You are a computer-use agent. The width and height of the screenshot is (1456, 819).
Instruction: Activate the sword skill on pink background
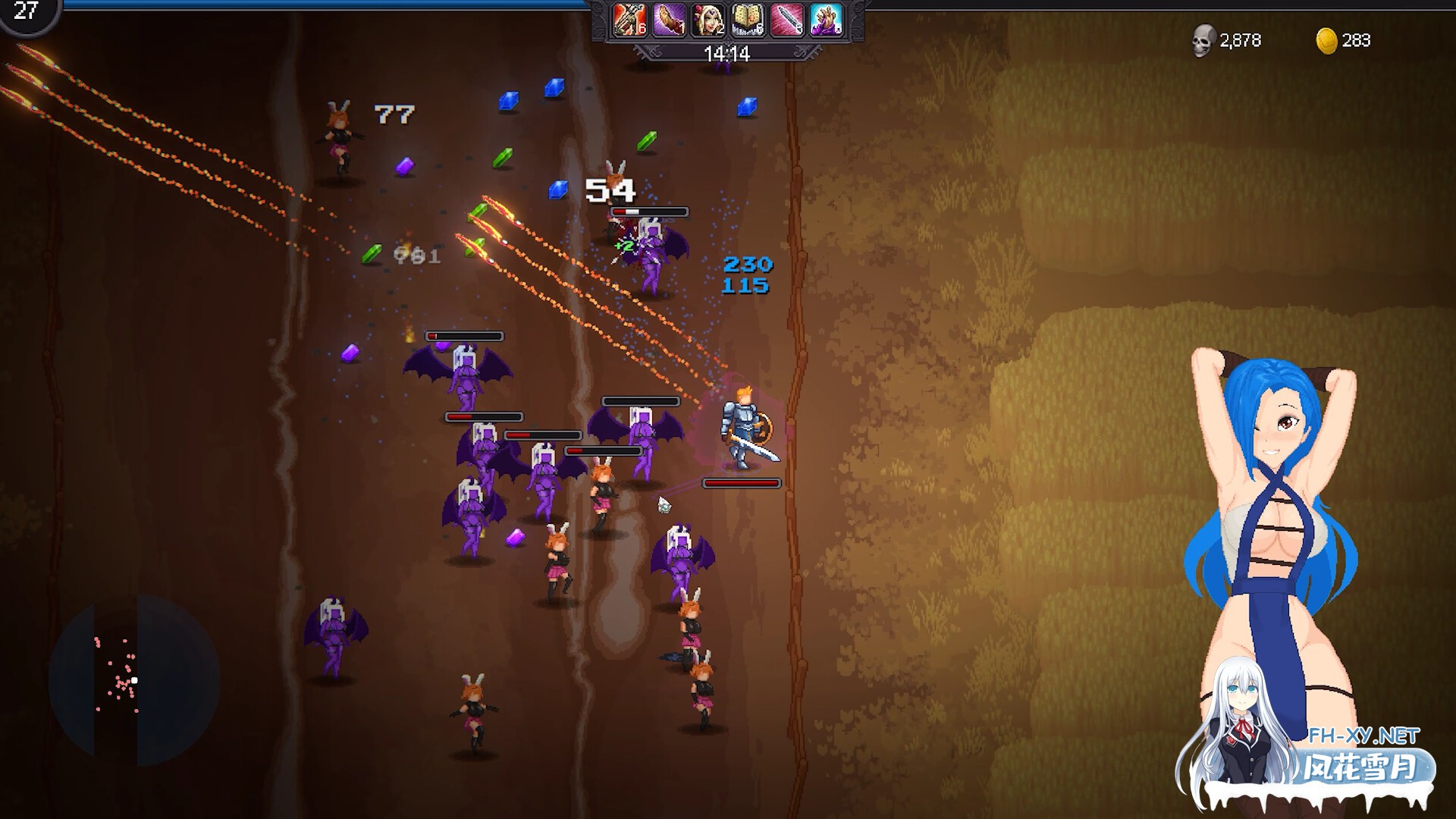pyautogui.click(x=786, y=20)
